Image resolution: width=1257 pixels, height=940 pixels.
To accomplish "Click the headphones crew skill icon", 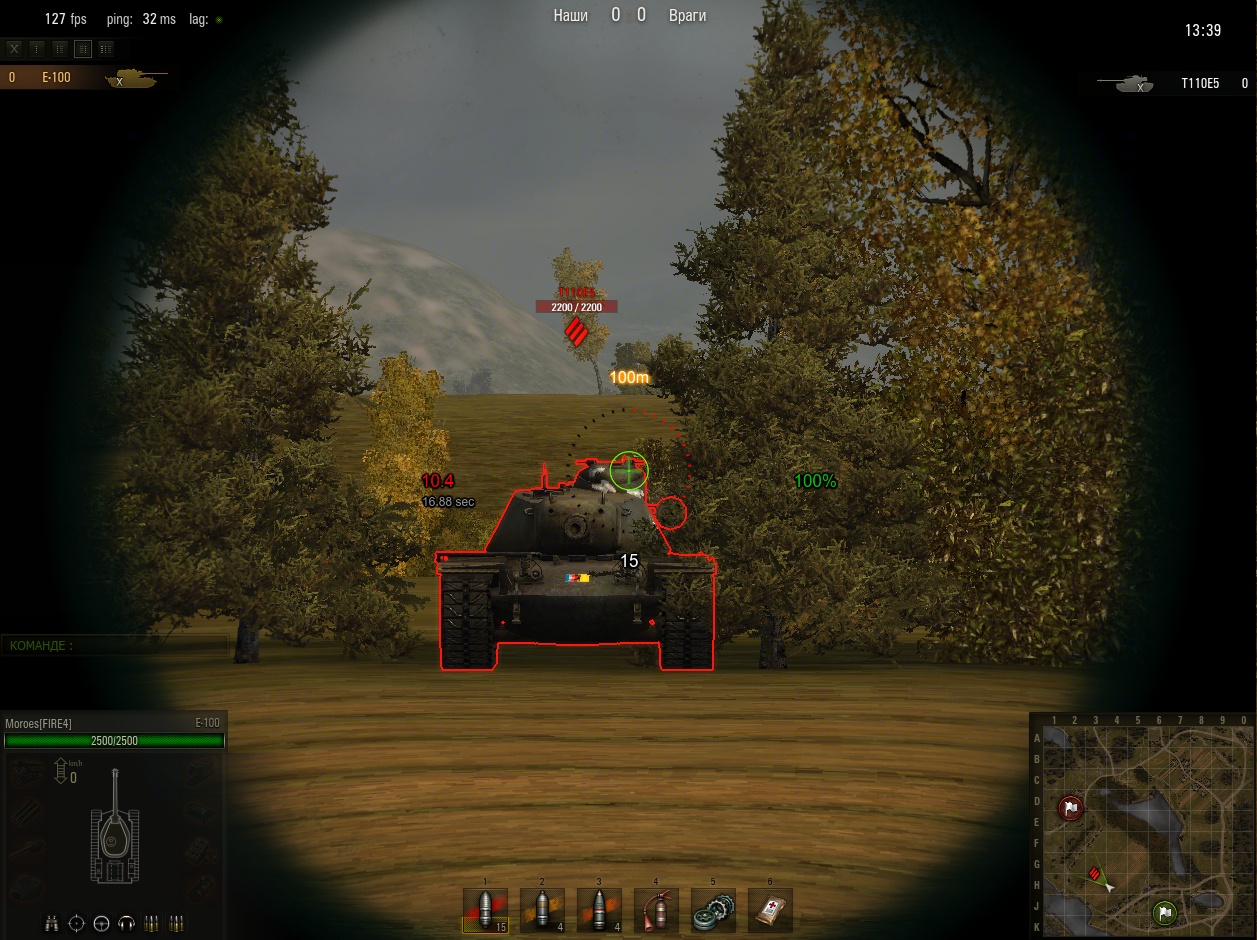I will 126,923.
